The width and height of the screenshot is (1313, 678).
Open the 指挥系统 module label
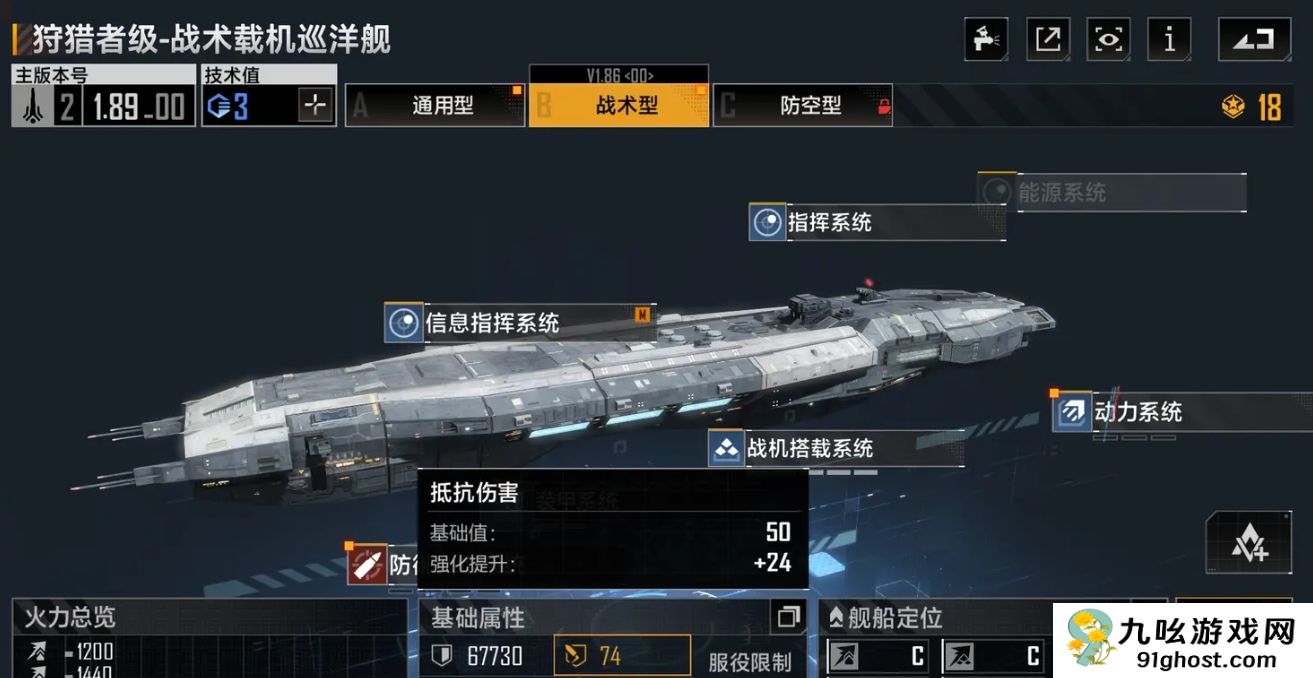click(829, 222)
